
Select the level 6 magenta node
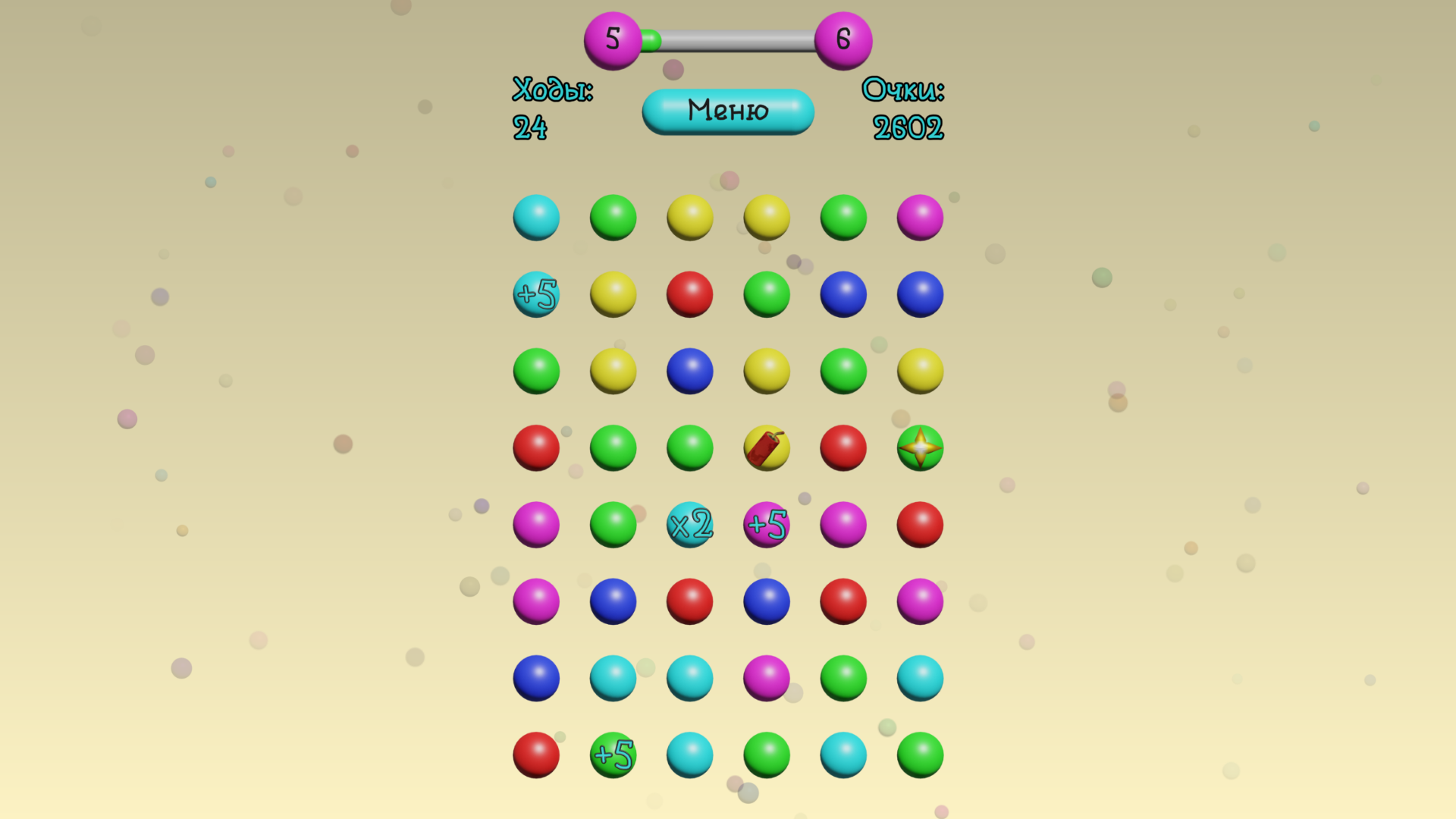click(843, 39)
